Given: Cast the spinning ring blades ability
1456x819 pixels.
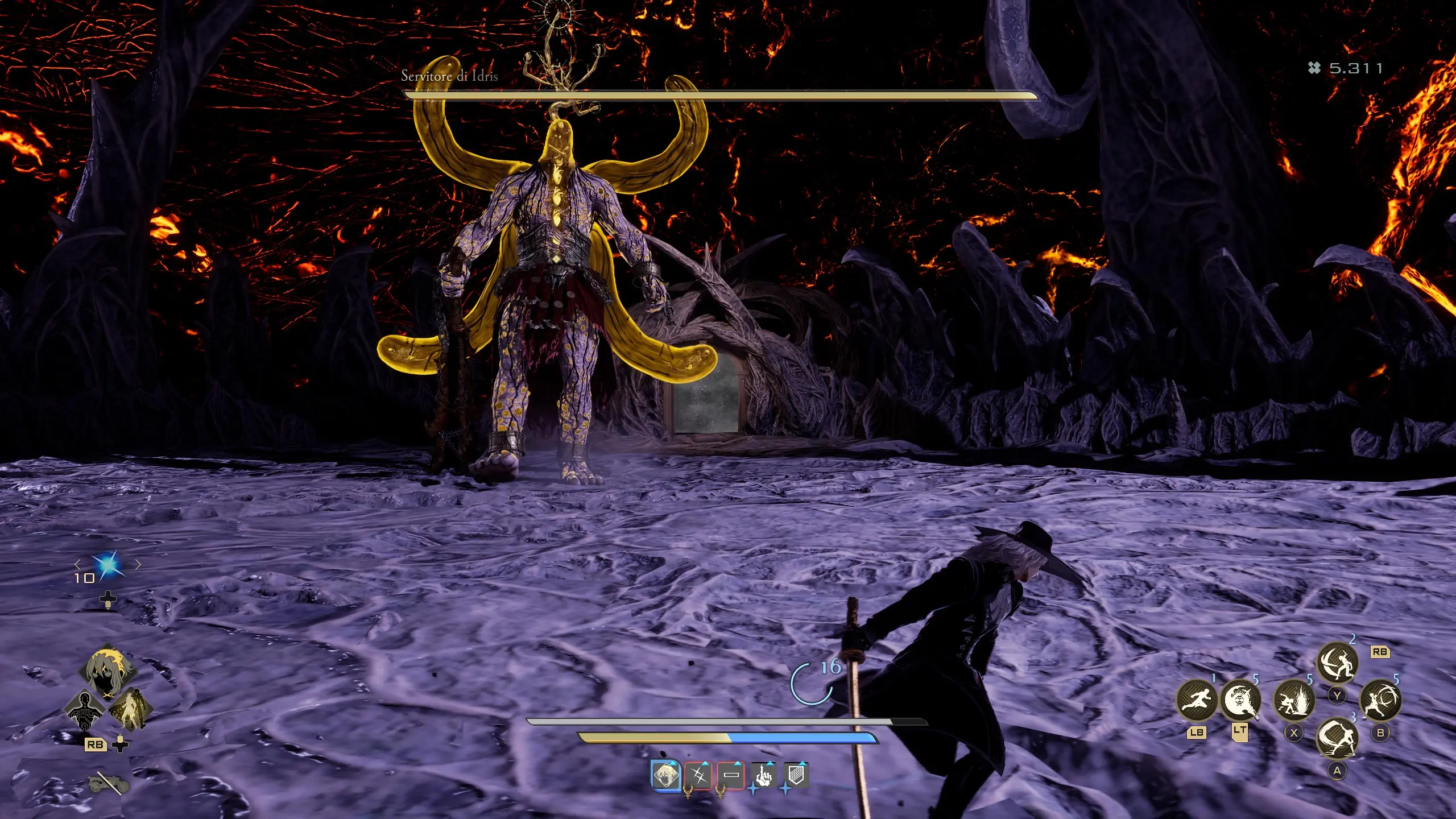Looking at the screenshot, I should 1380,700.
